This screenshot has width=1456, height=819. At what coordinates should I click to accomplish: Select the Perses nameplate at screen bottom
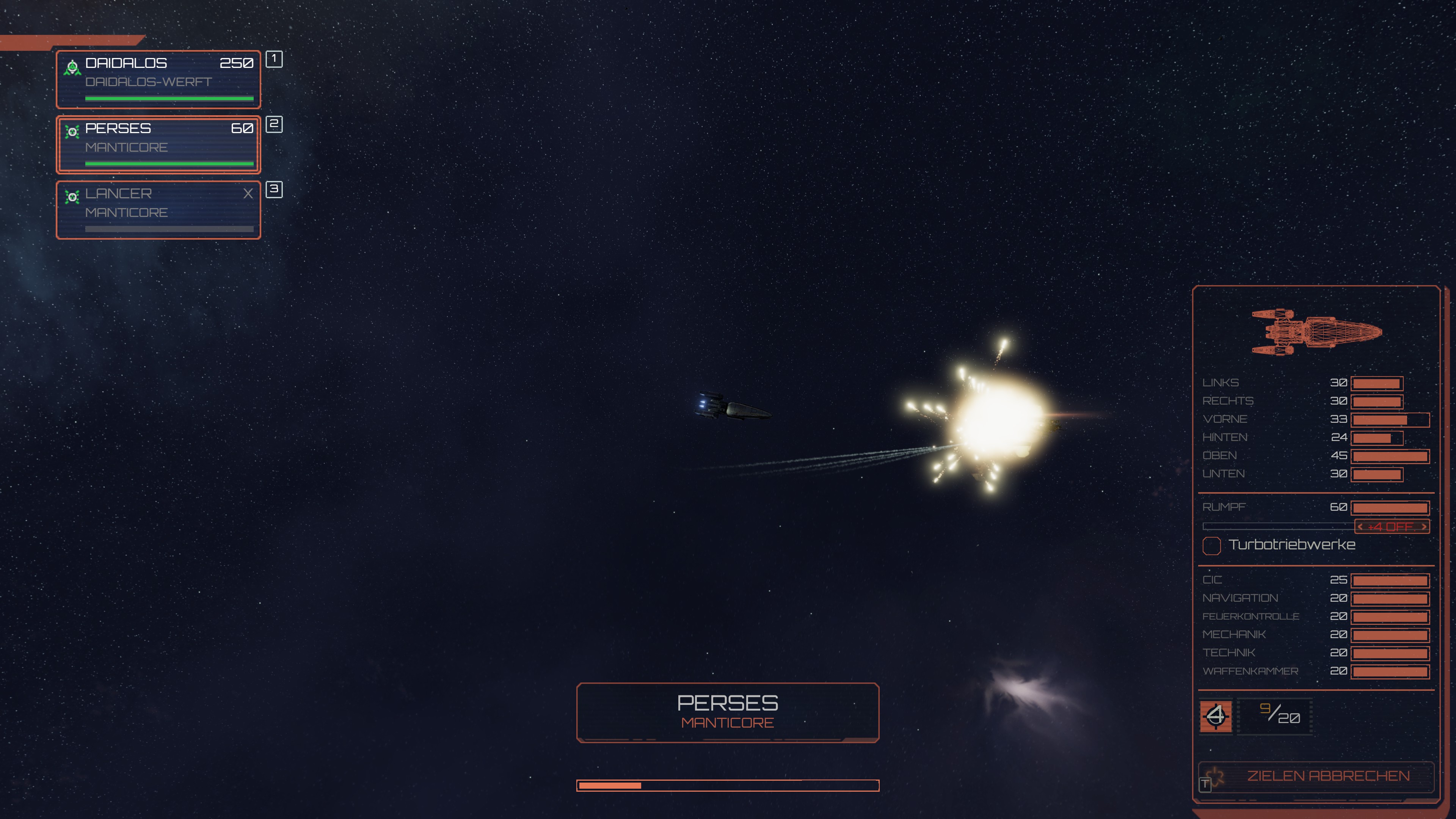coord(728,703)
